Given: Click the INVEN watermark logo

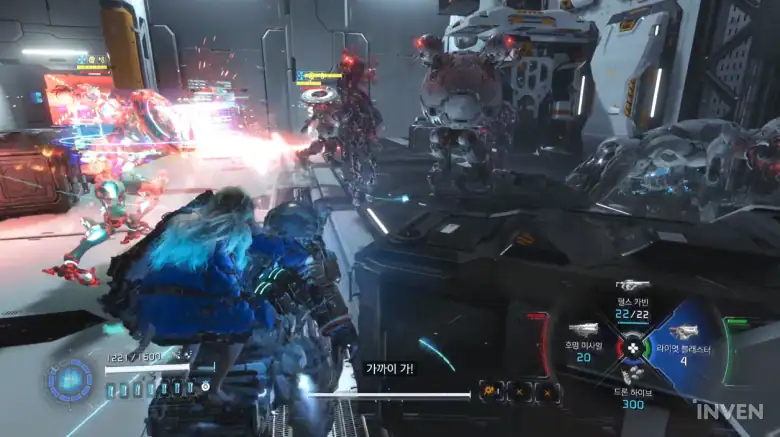Looking at the screenshot, I should pyautogui.click(x=730, y=411).
